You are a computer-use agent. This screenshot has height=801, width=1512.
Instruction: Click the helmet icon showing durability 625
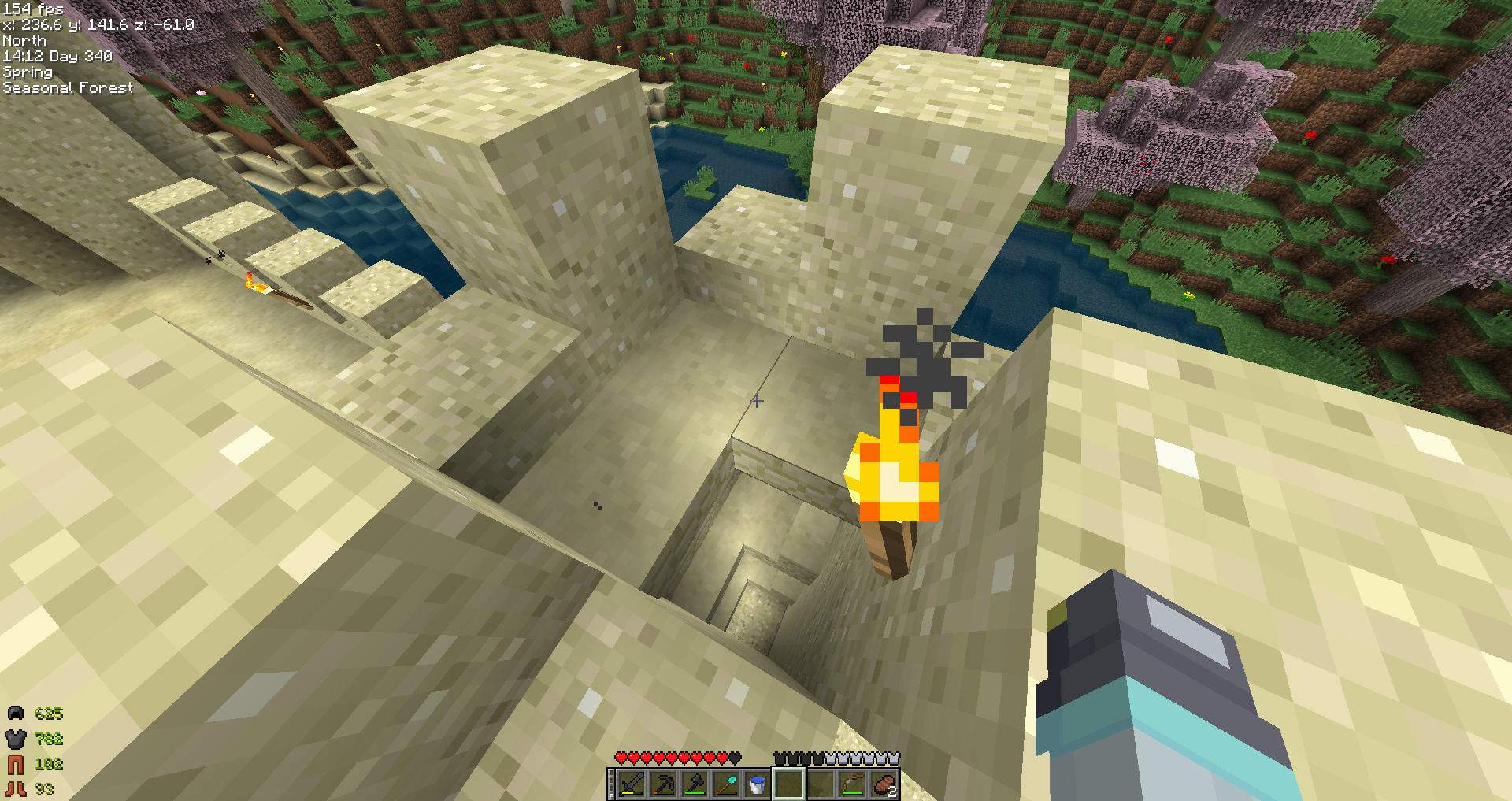click(14, 713)
